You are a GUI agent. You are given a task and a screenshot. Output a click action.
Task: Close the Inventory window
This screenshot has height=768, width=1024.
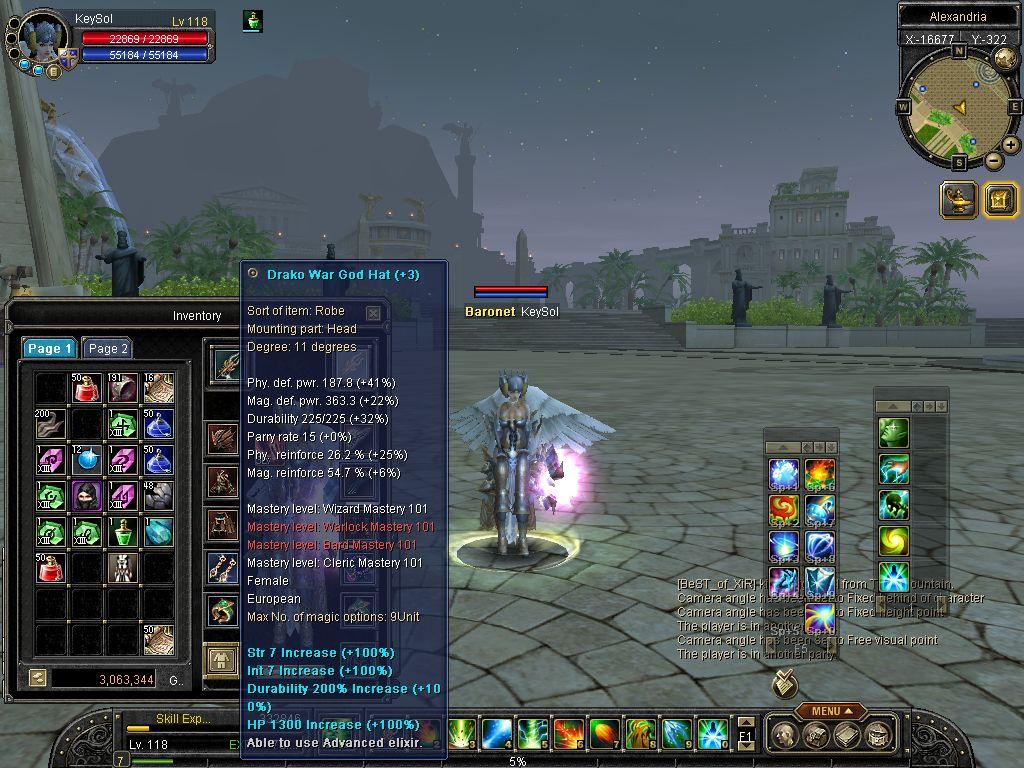point(373,313)
